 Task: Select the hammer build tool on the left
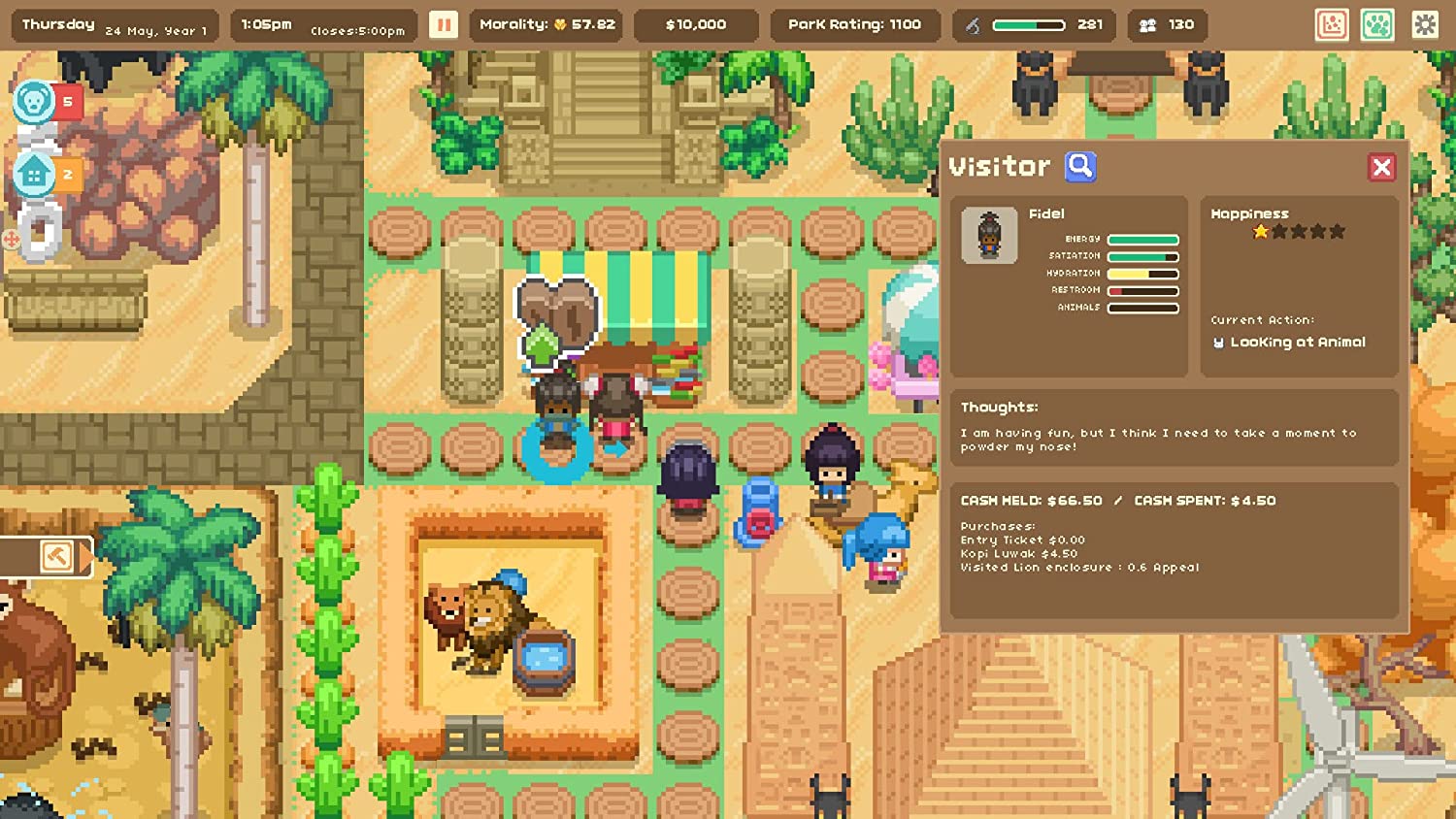pos(56,556)
